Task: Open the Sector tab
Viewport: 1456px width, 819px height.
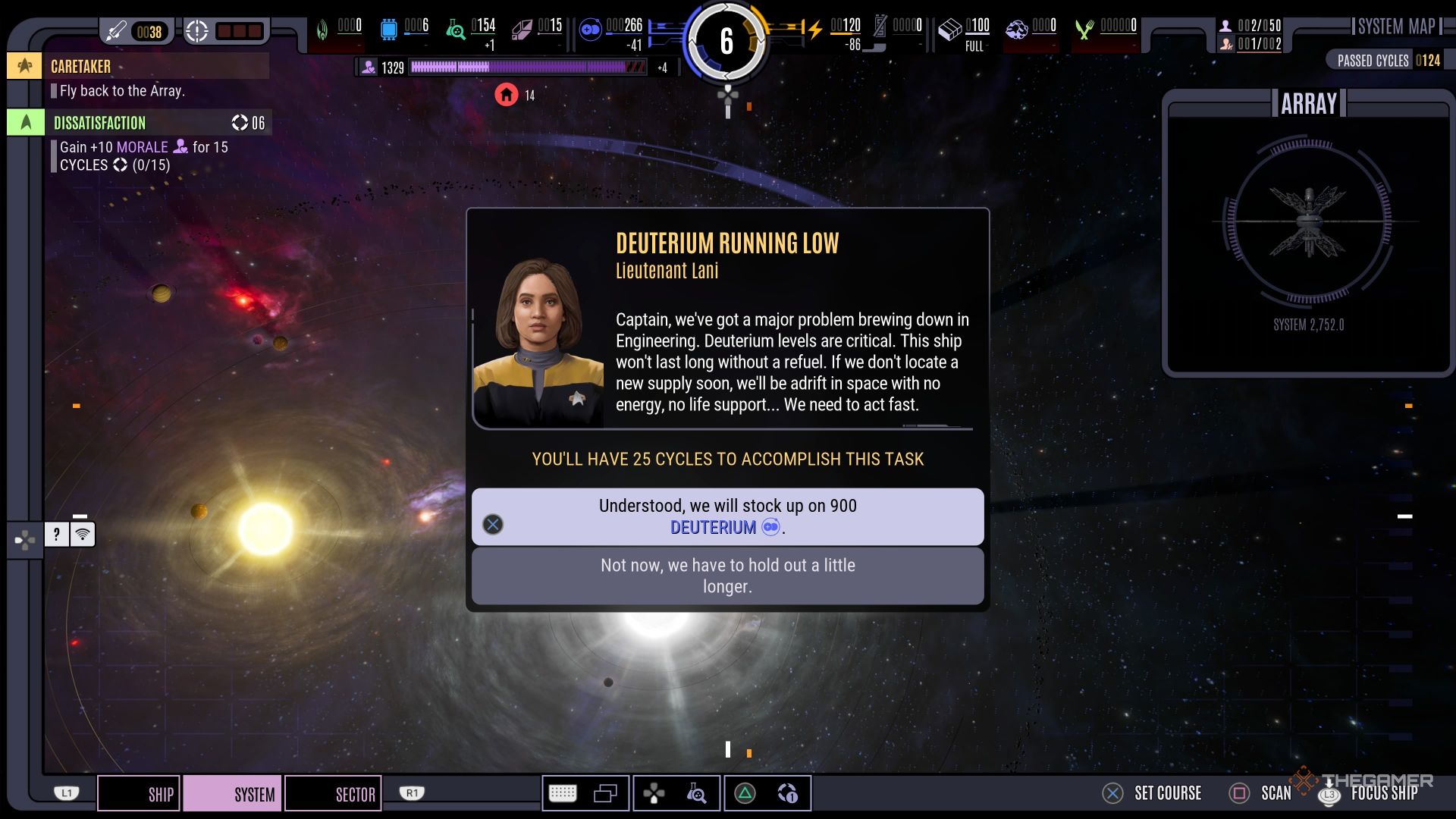Action: 333,794
